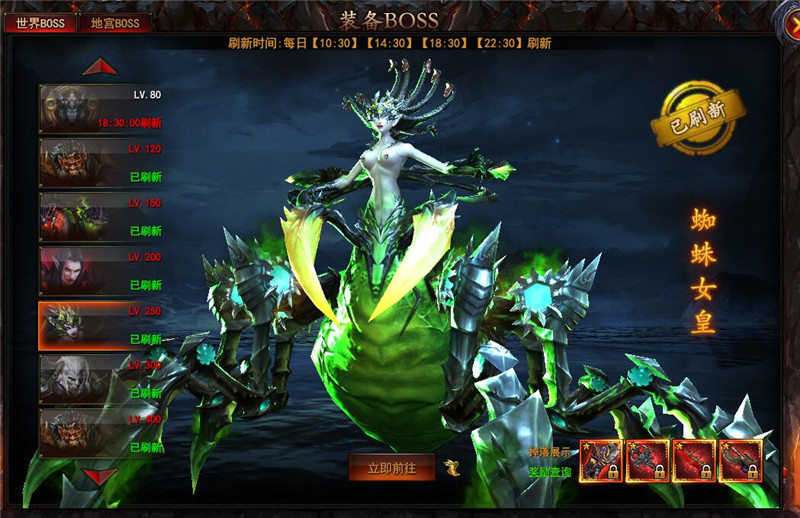The height and width of the screenshot is (518, 800).
Task: Click the golden wing-boot icon beside 立即前往
Action: [454, 467]
